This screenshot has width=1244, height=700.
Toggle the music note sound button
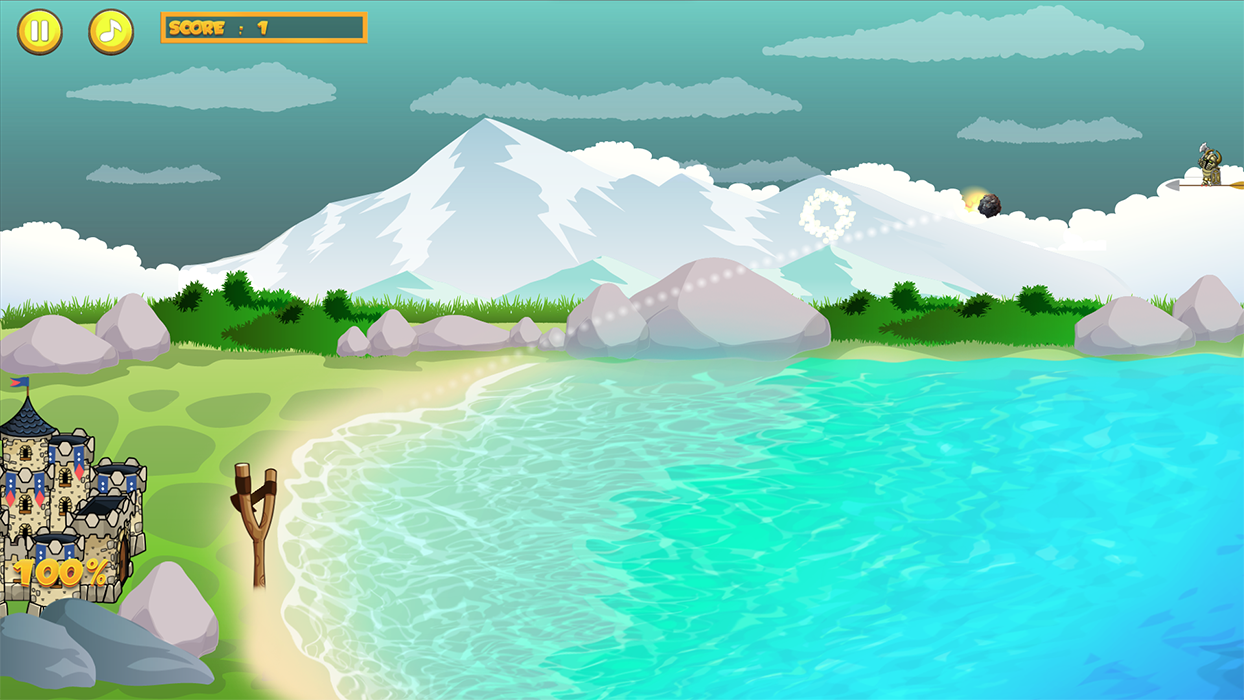[x=111, y=32]
